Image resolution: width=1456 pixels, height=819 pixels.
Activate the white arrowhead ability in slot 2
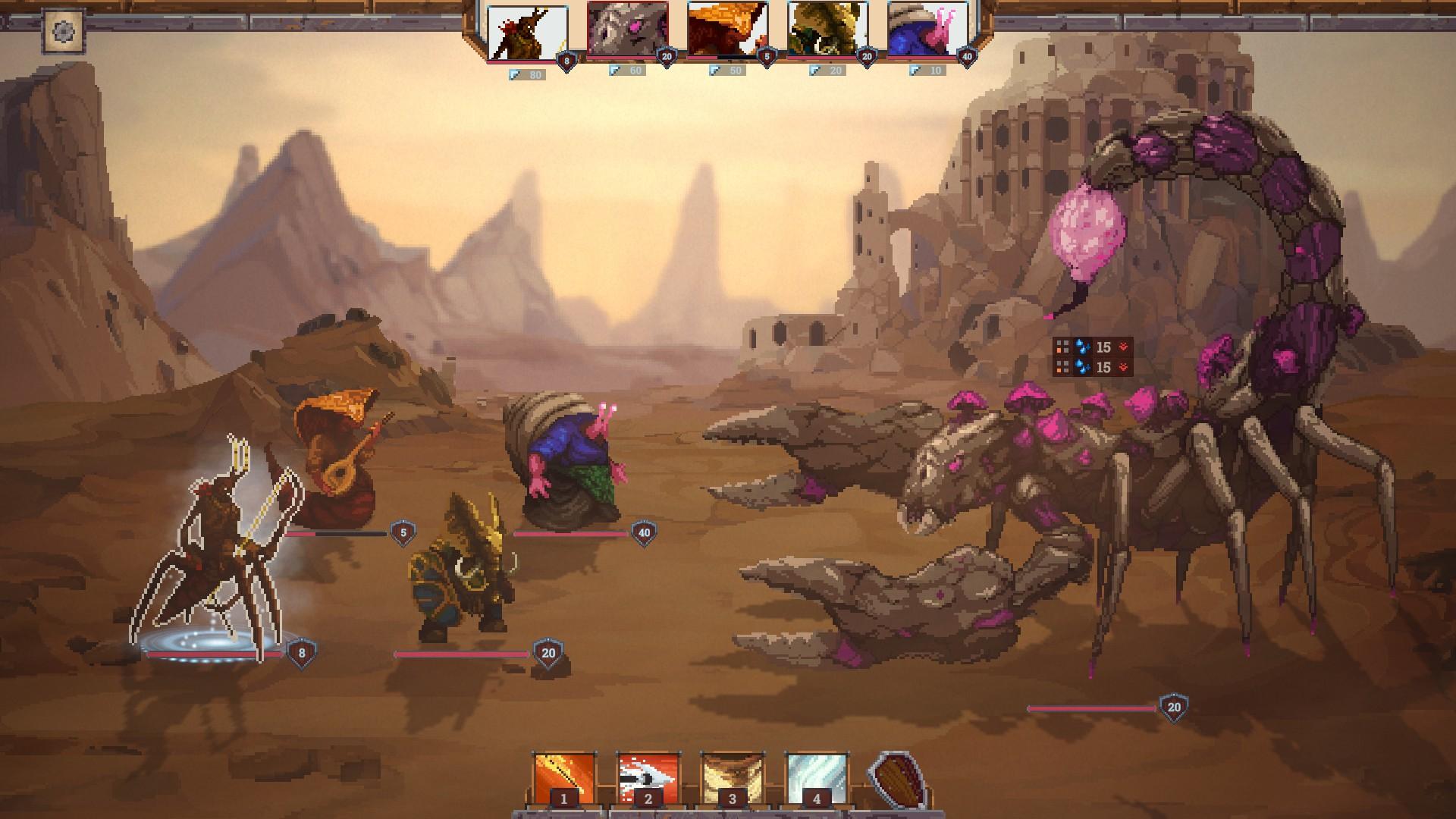(648, 778)
